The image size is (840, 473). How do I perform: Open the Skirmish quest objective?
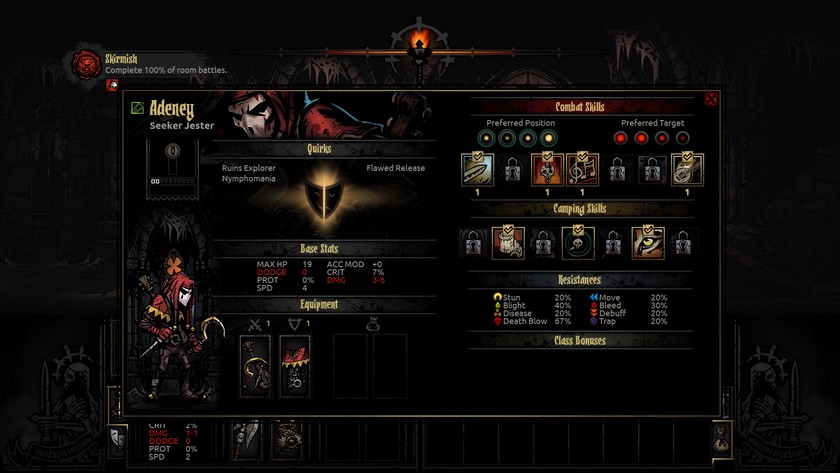(86, 65)
